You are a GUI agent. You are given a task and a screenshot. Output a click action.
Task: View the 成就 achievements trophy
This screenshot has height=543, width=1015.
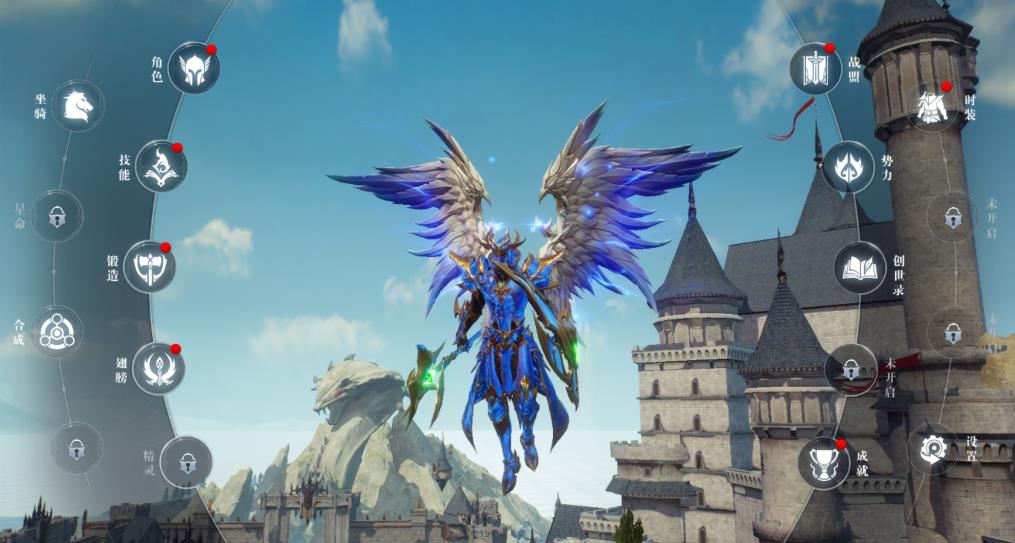pyautogui.click(x=824, y=462)
